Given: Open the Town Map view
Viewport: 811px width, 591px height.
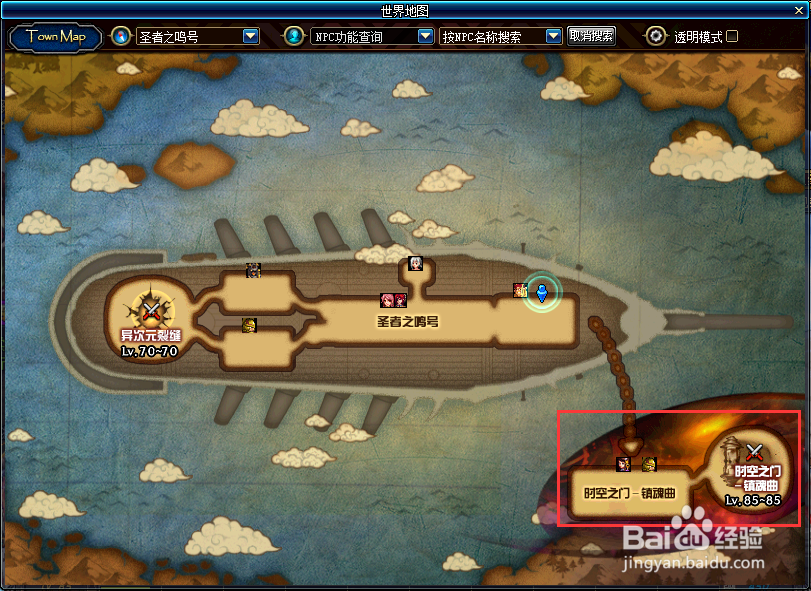Looking at the screenshot, I should [56, 37].
